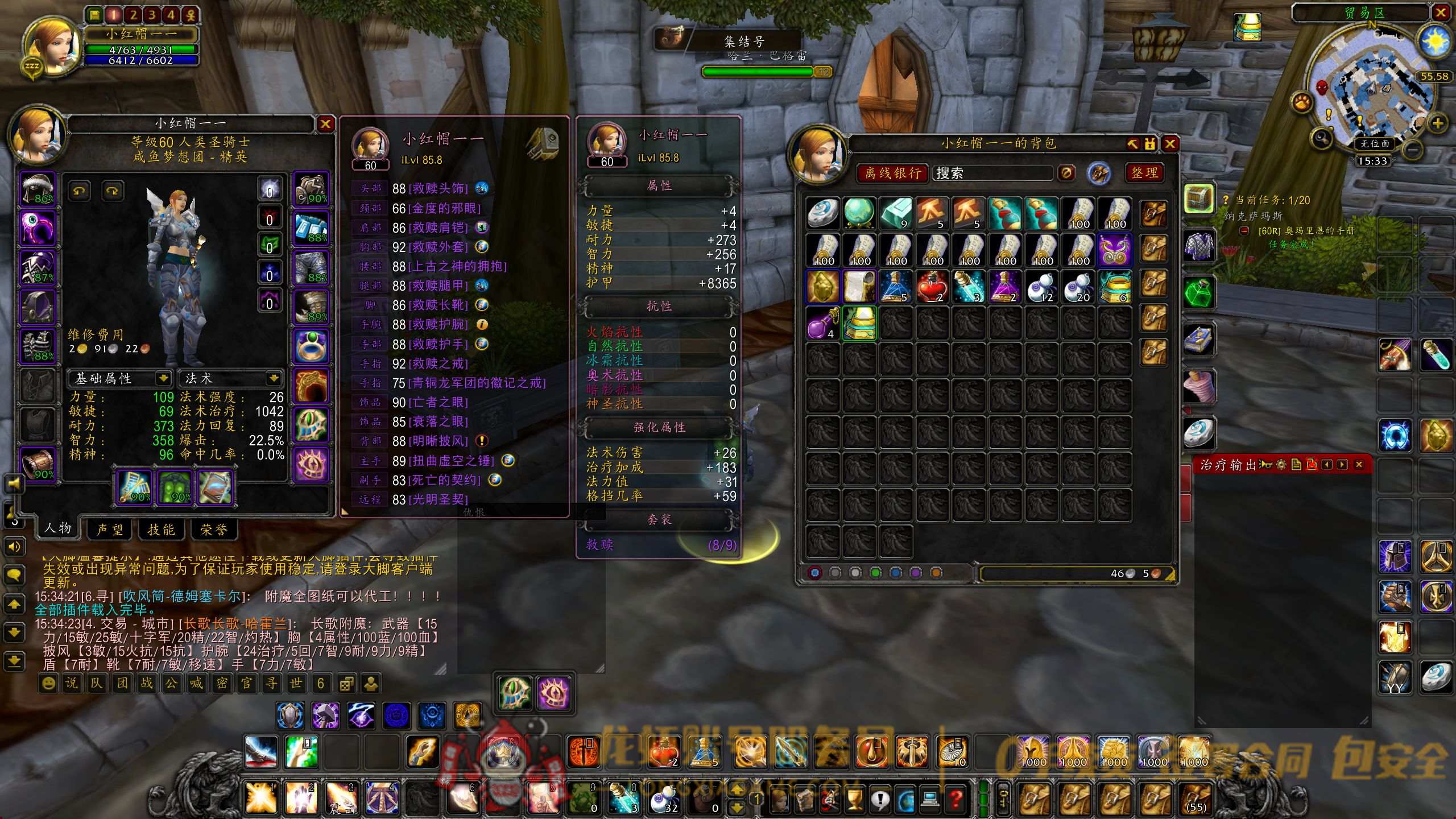Screen dimensions: 1456x819
Task: Click the 奥玛里恩的手册 quest tracker entry
Action: tap(1306, 231)
